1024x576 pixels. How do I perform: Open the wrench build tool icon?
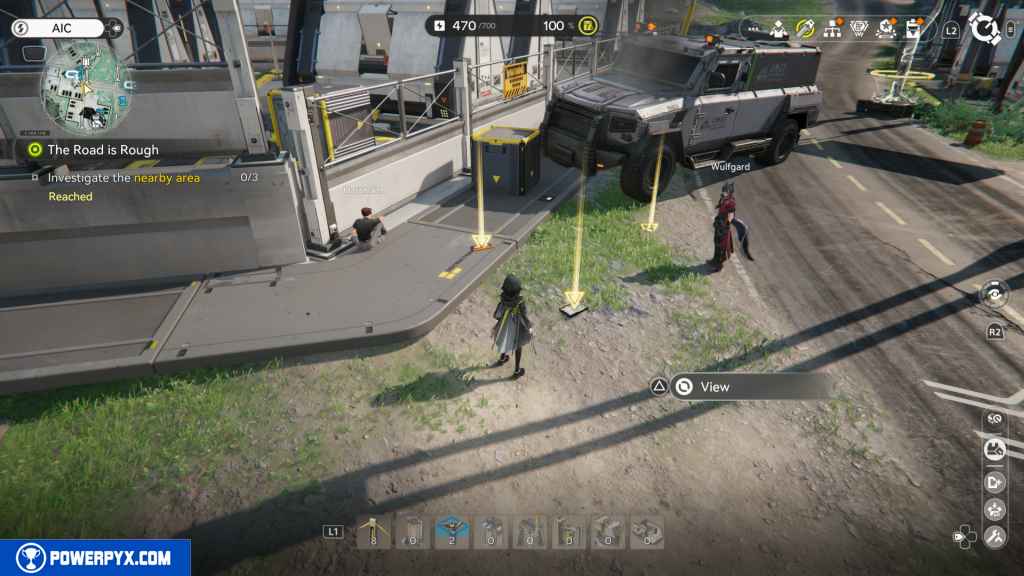[994, 537]
